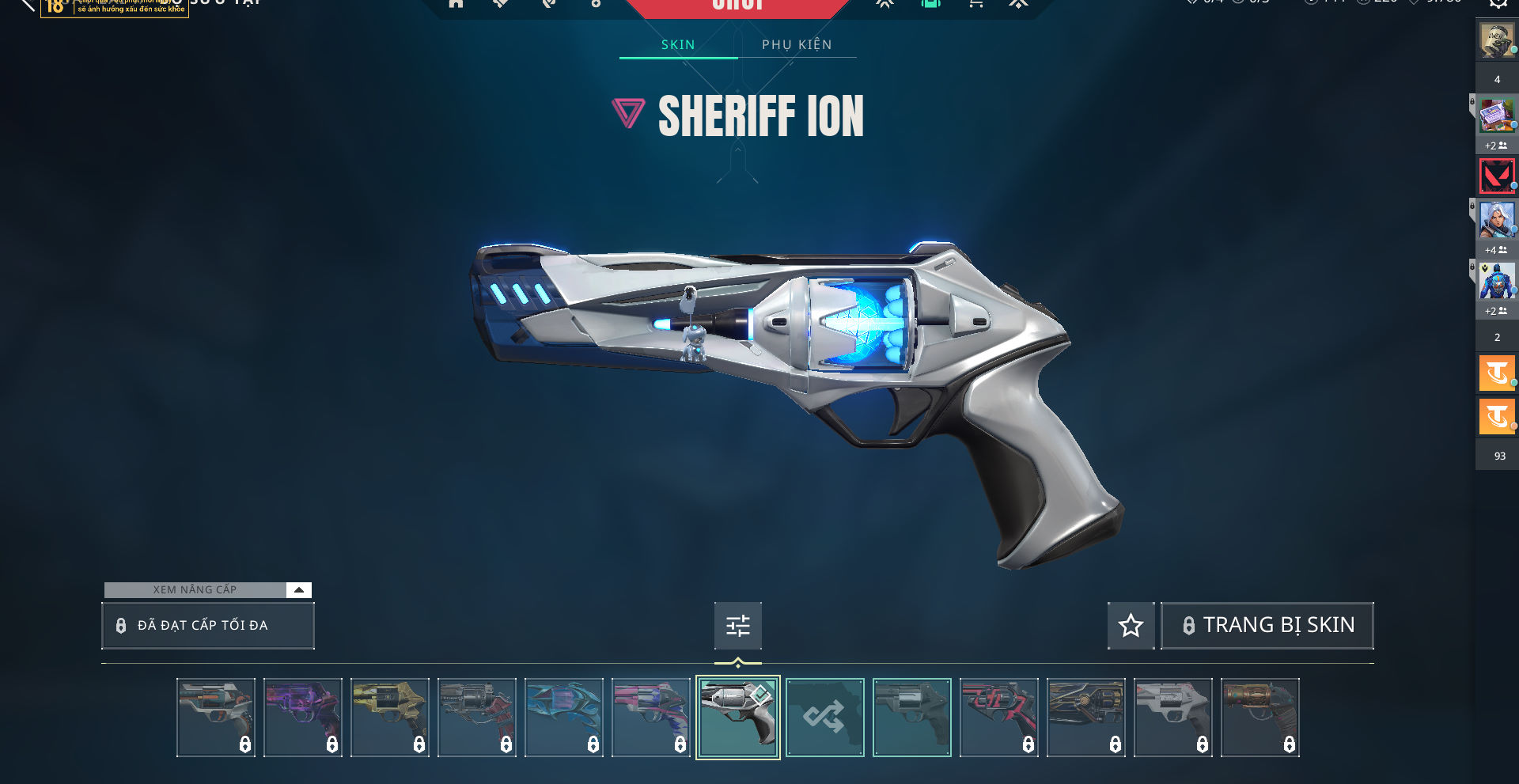This screenshot has width=1519, height=784.
Task: Select the purple galaxy Sheriff skin thumbnail
Action: point(303,718)
